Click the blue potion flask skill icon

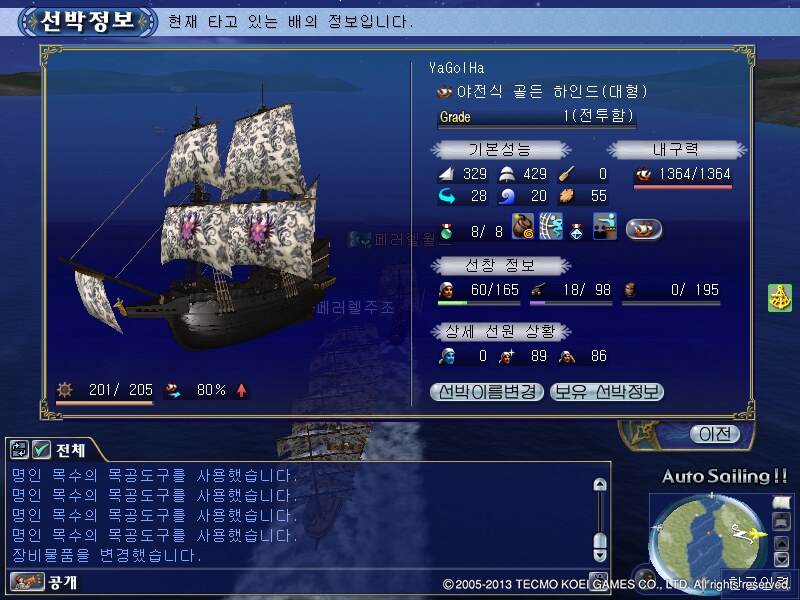point(578,229)
